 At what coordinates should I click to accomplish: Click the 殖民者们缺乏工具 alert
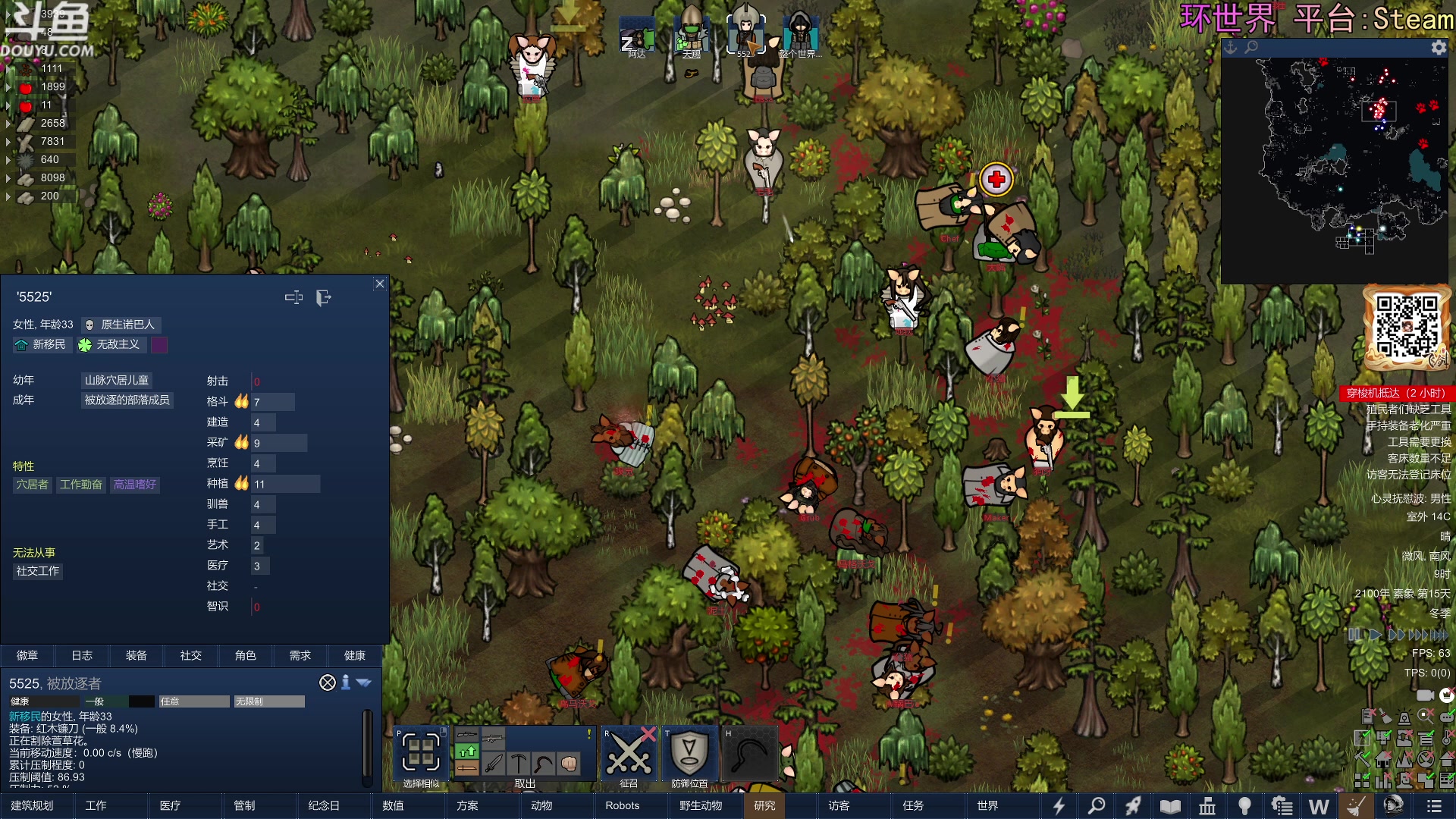coord(1407,409)
